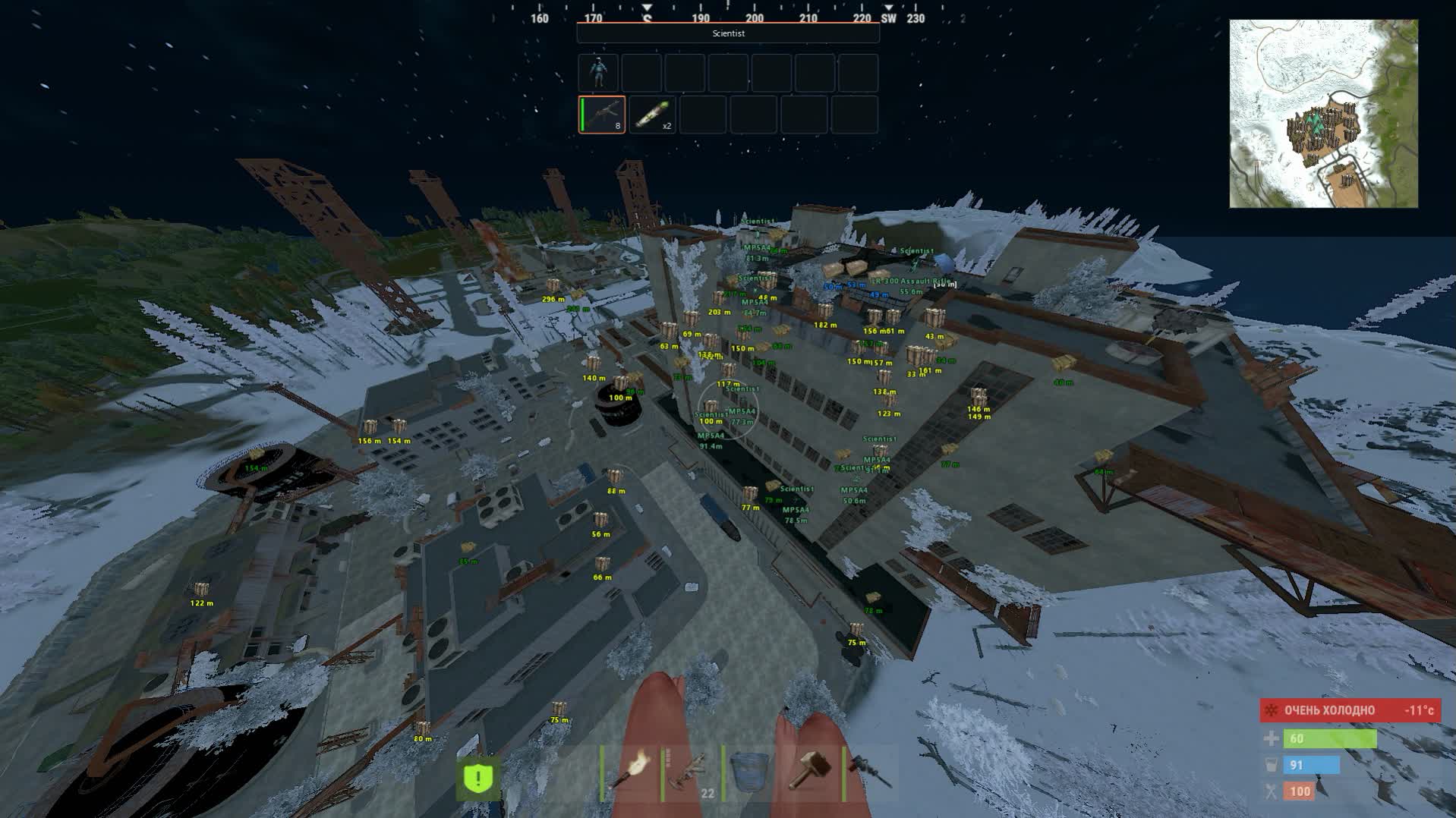The width and height of the screenshot is (1456, 818).
Task: Click the green shield warning icon
Action: [478, 778]
